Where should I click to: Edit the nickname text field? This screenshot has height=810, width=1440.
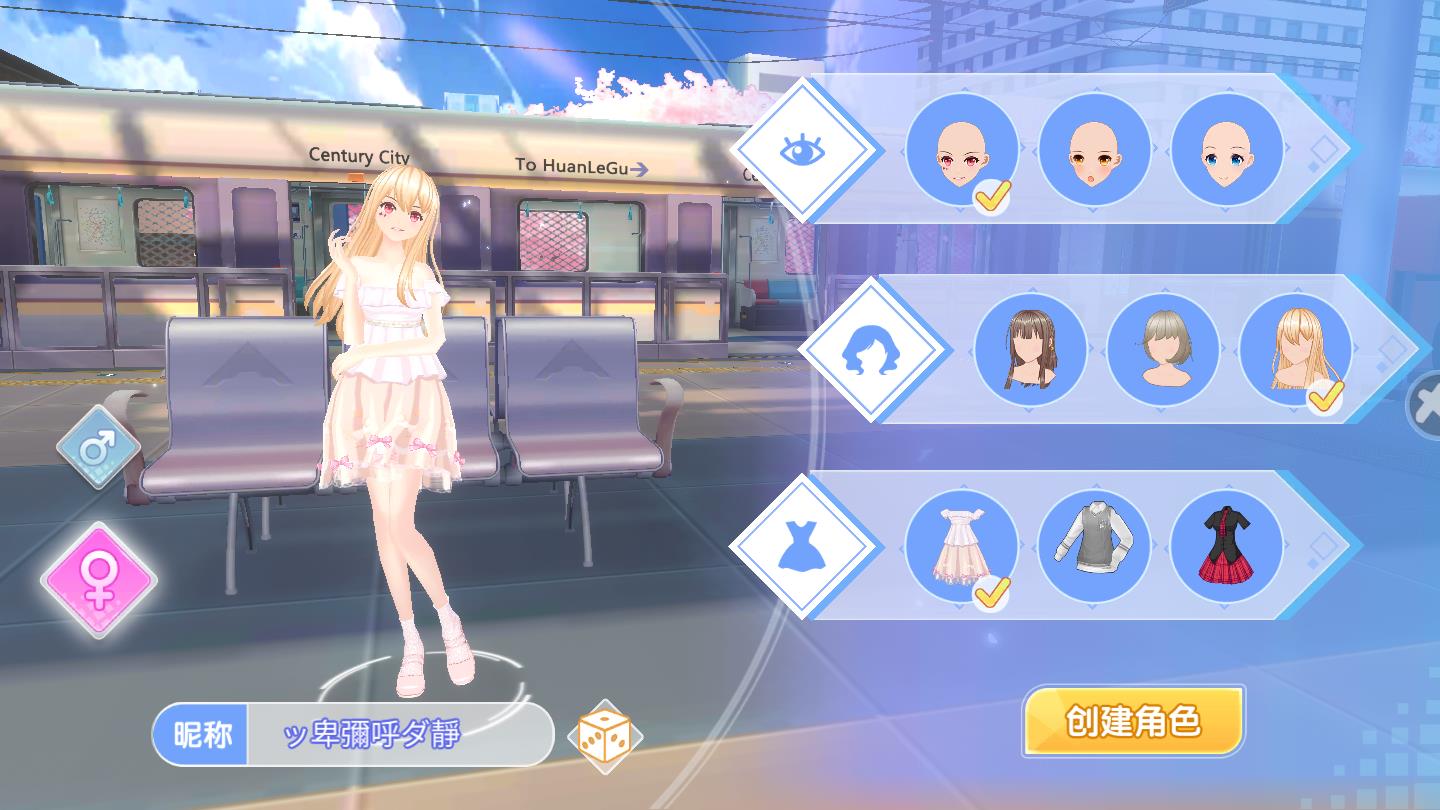tap(400, 736)
